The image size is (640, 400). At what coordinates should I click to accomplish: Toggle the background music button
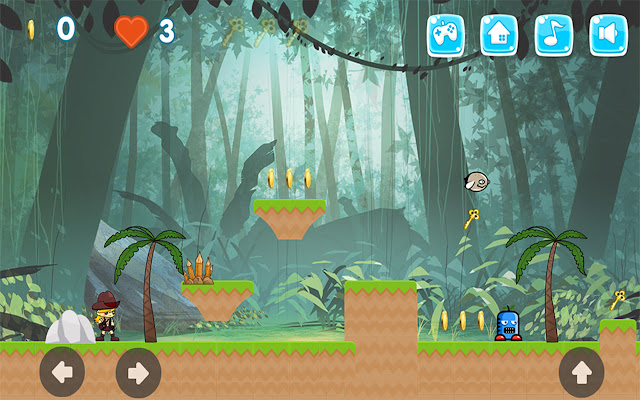coord(554,35)
